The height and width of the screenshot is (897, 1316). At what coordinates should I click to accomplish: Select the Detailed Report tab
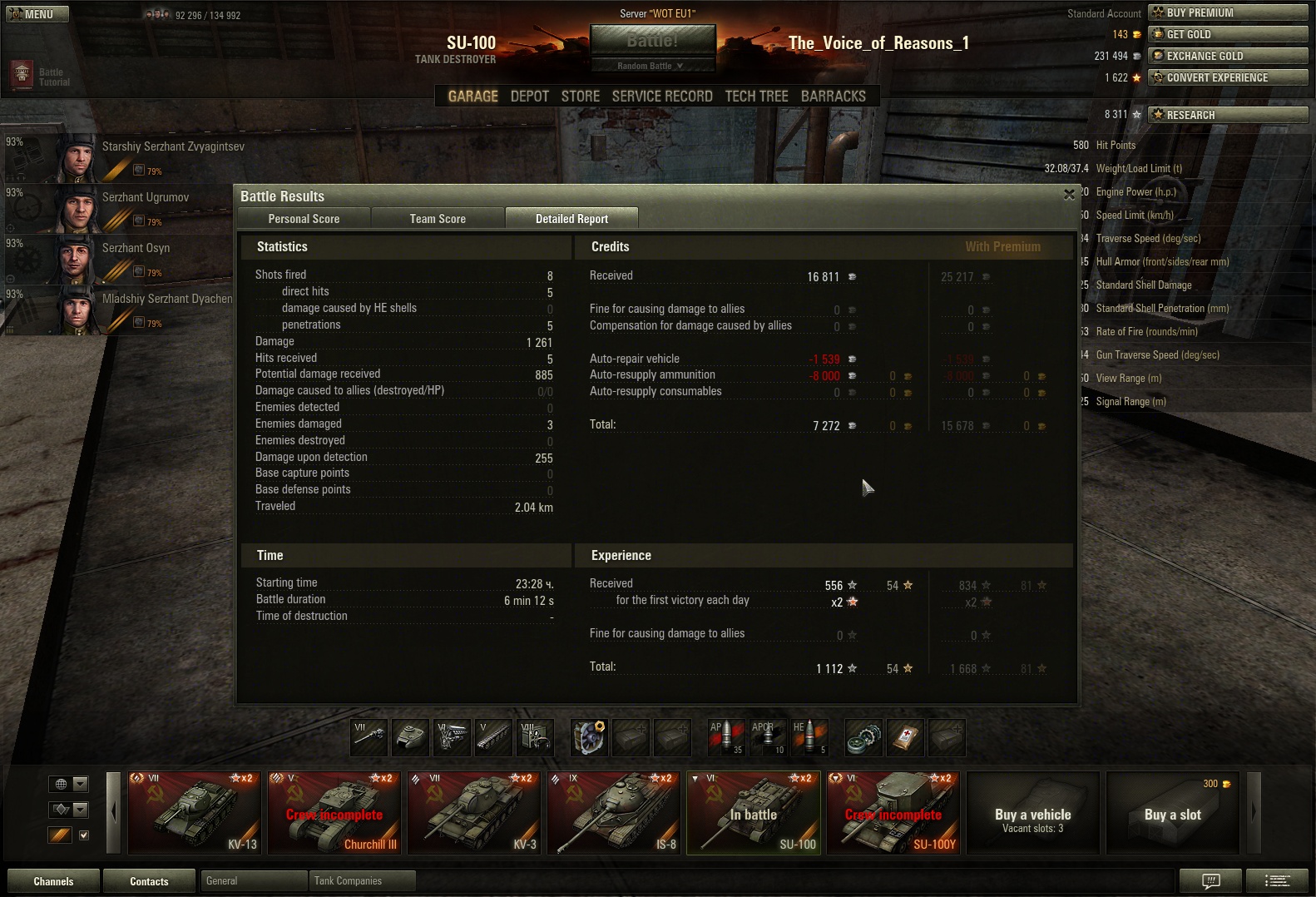pos(571,219)
